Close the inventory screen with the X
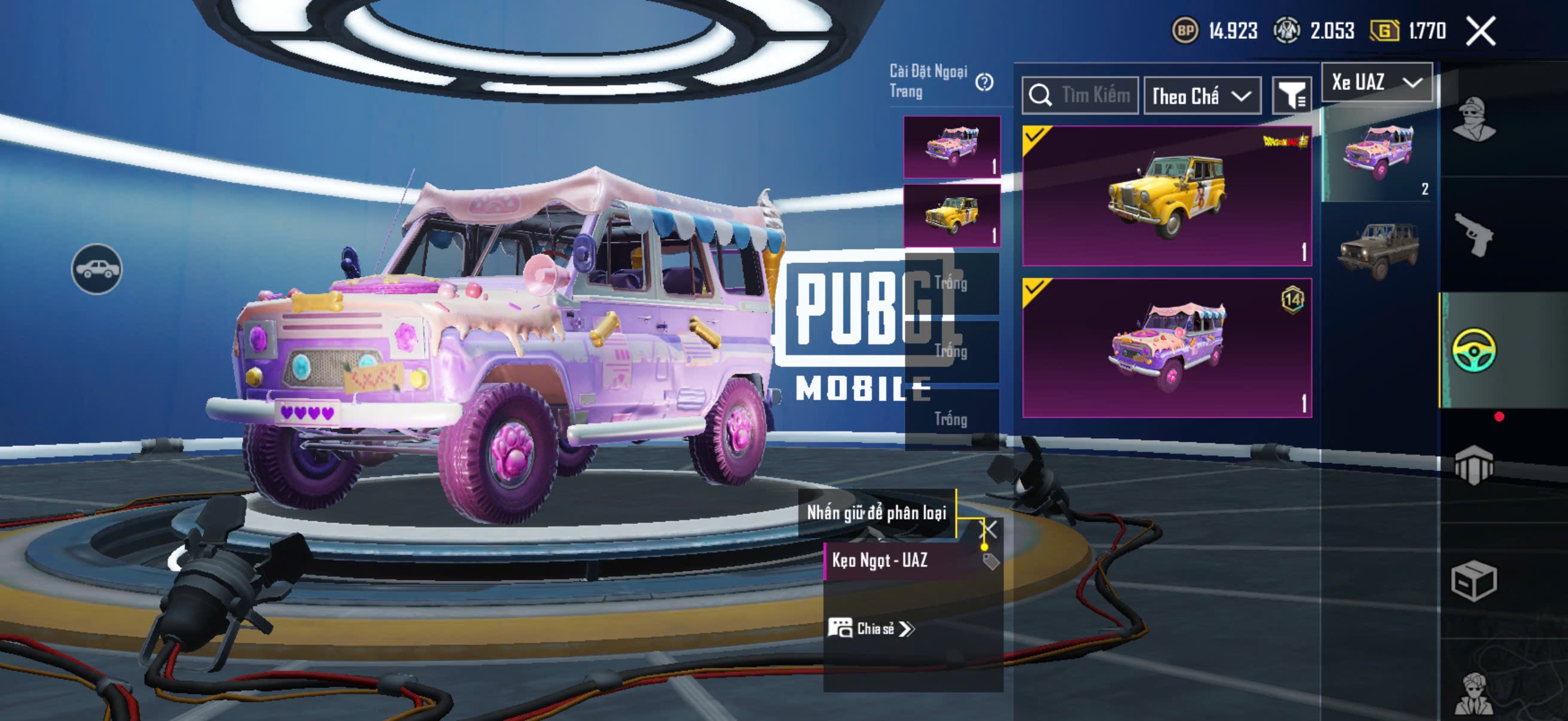 point(1480,30)
